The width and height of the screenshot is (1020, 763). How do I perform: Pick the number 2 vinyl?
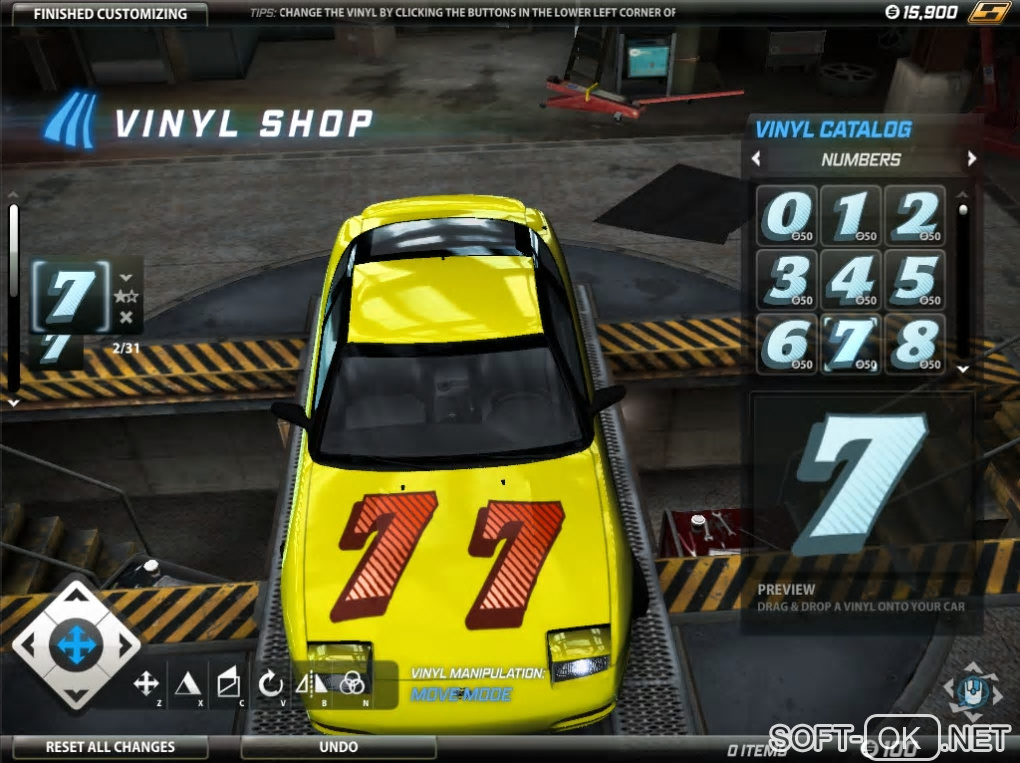coord(914,215)
